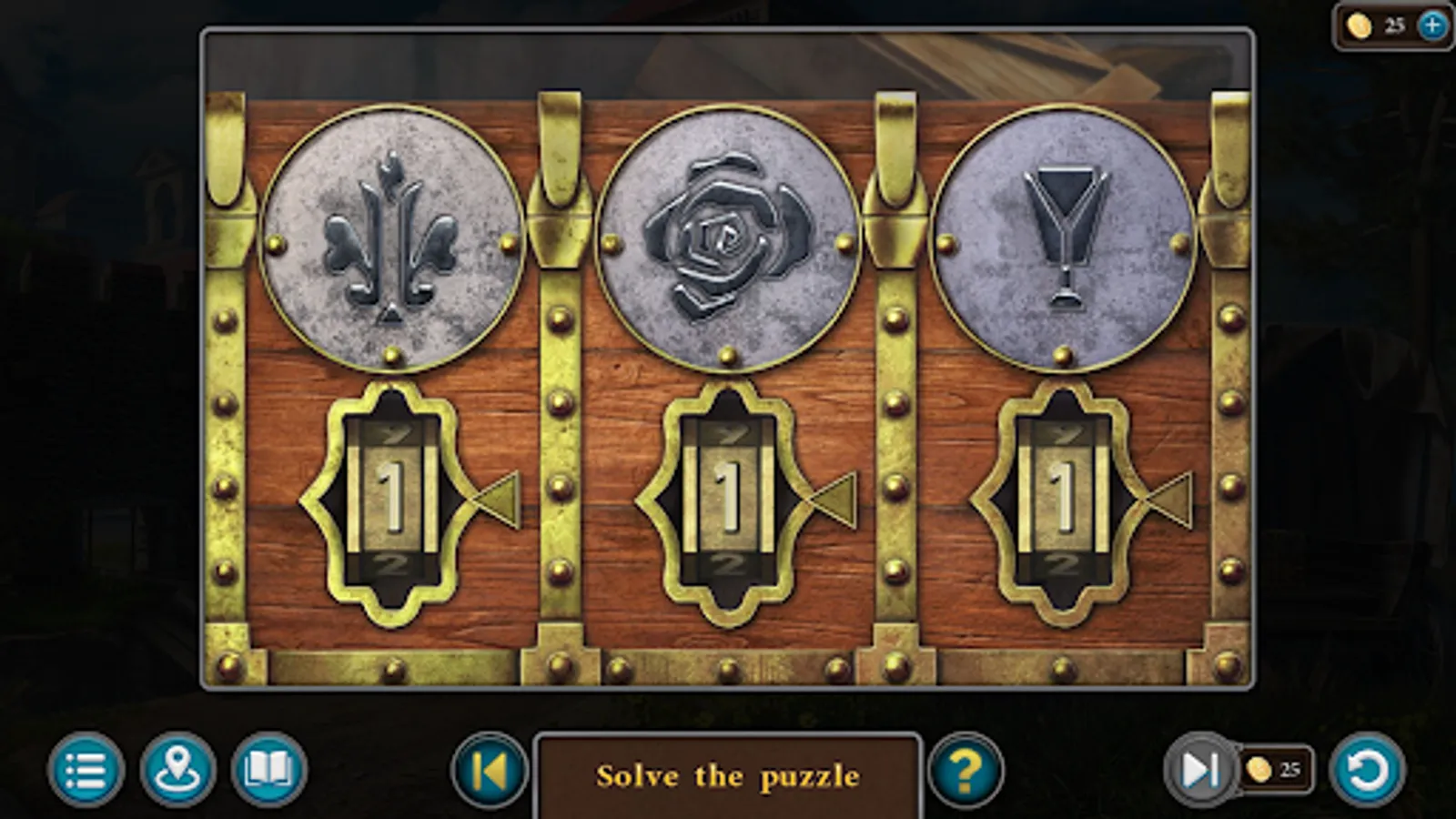The height and width of the screenshot is (819, 1456).
Task: Select the number 1 on the middle dial
Action: 728,496
